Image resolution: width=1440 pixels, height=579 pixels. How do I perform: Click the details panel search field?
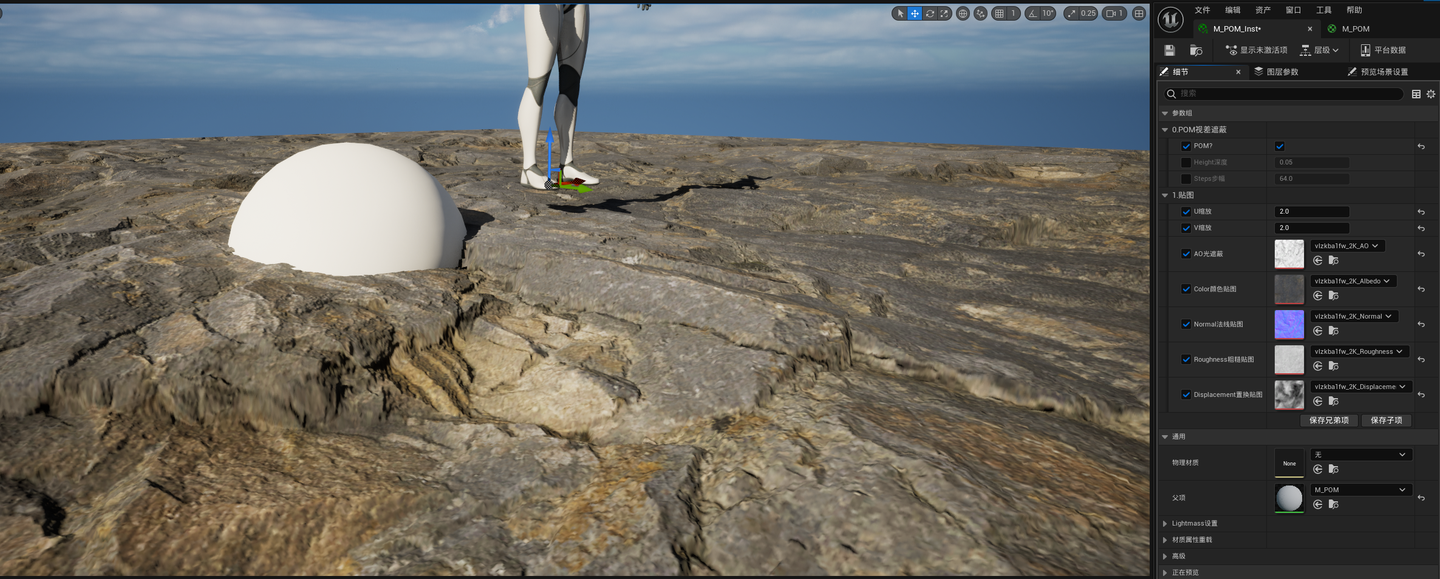pos(1290,94)
